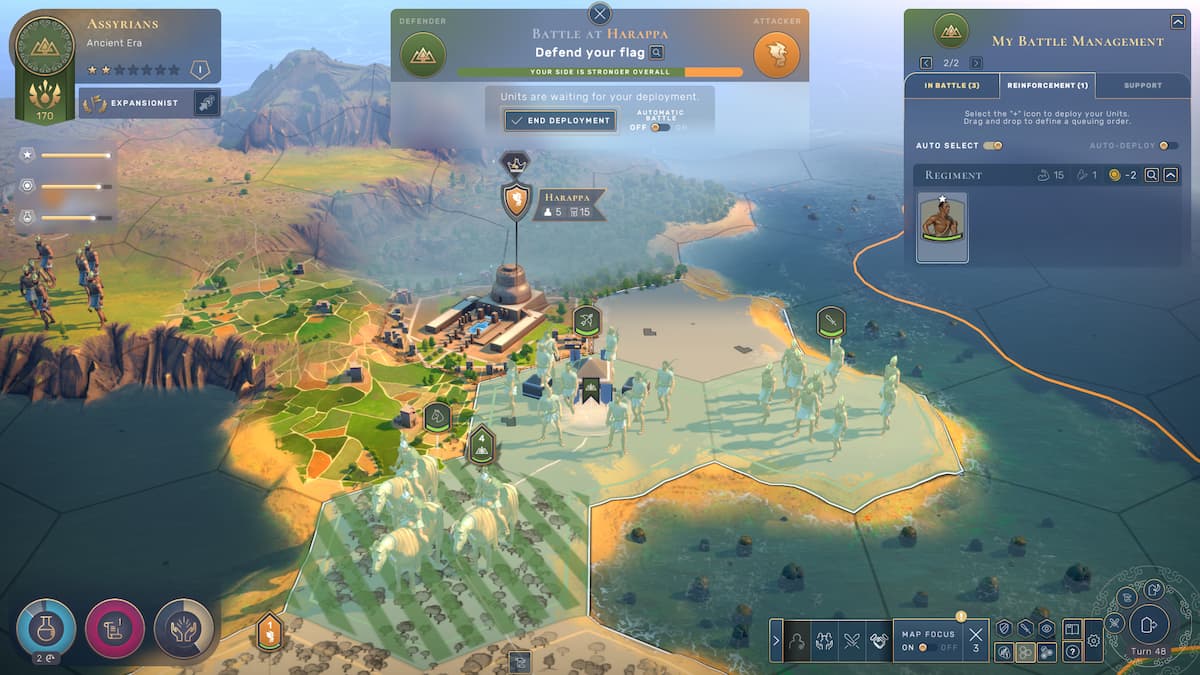Collapse the My Battle Management panel
This screenshot has height=675, width=1200.
[1177, 21]
